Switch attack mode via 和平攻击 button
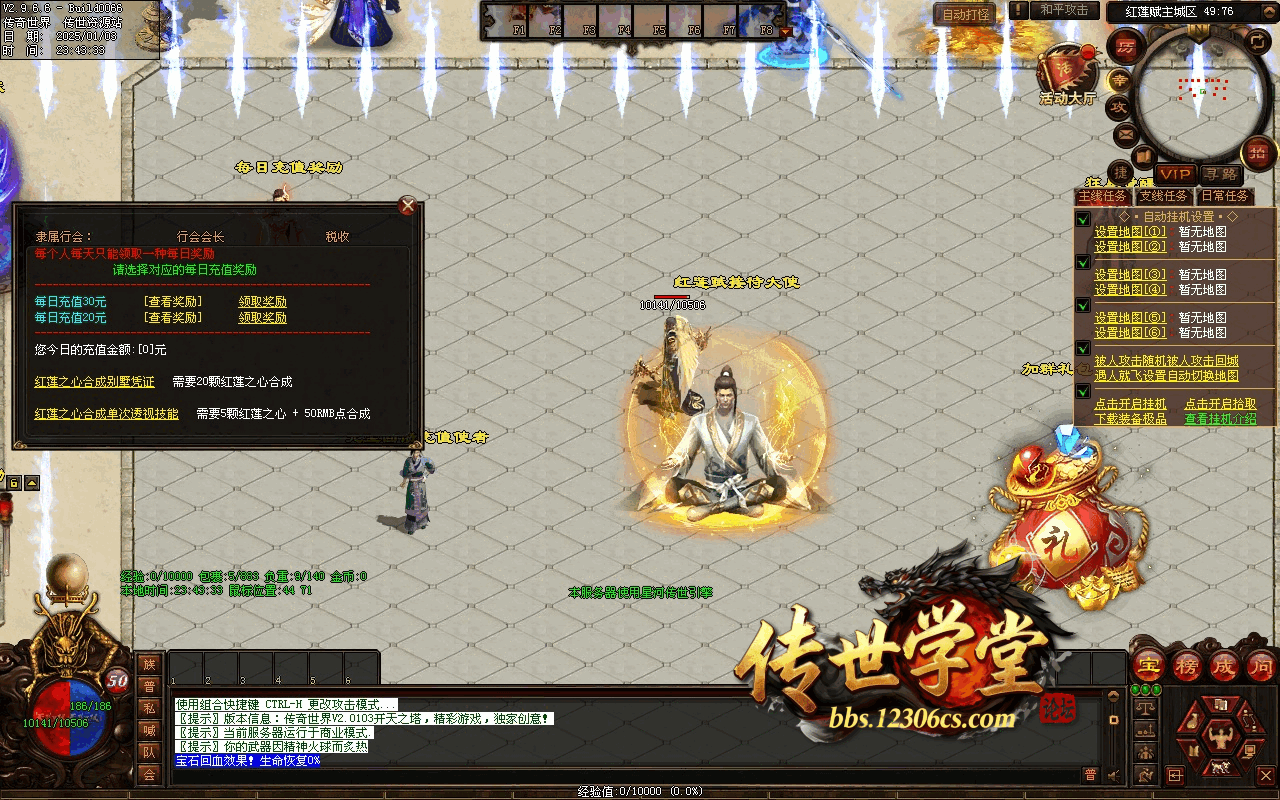Viewport: 1280px width, 800px height. [1063, 10]
